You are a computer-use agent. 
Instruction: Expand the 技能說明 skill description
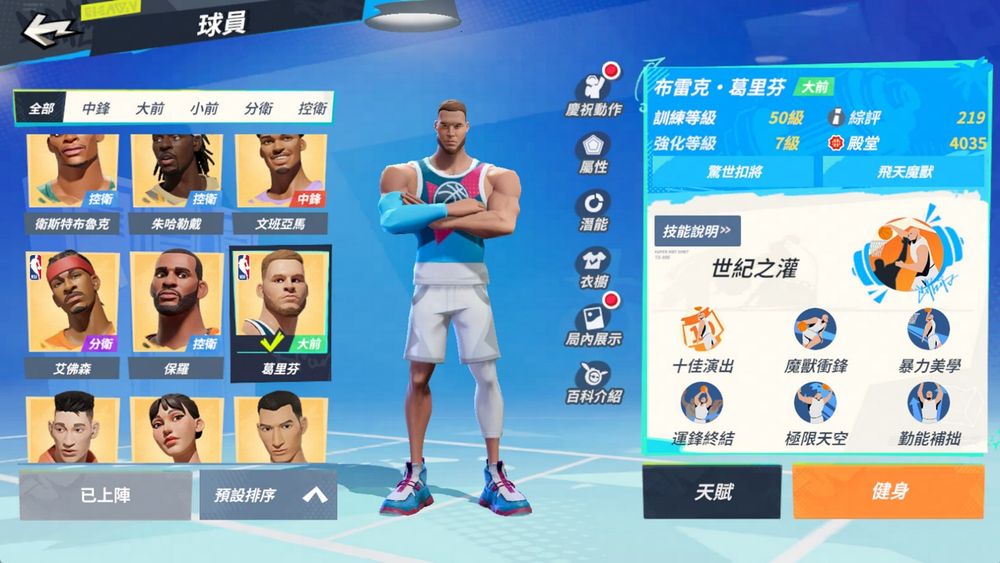click(697, 231)
